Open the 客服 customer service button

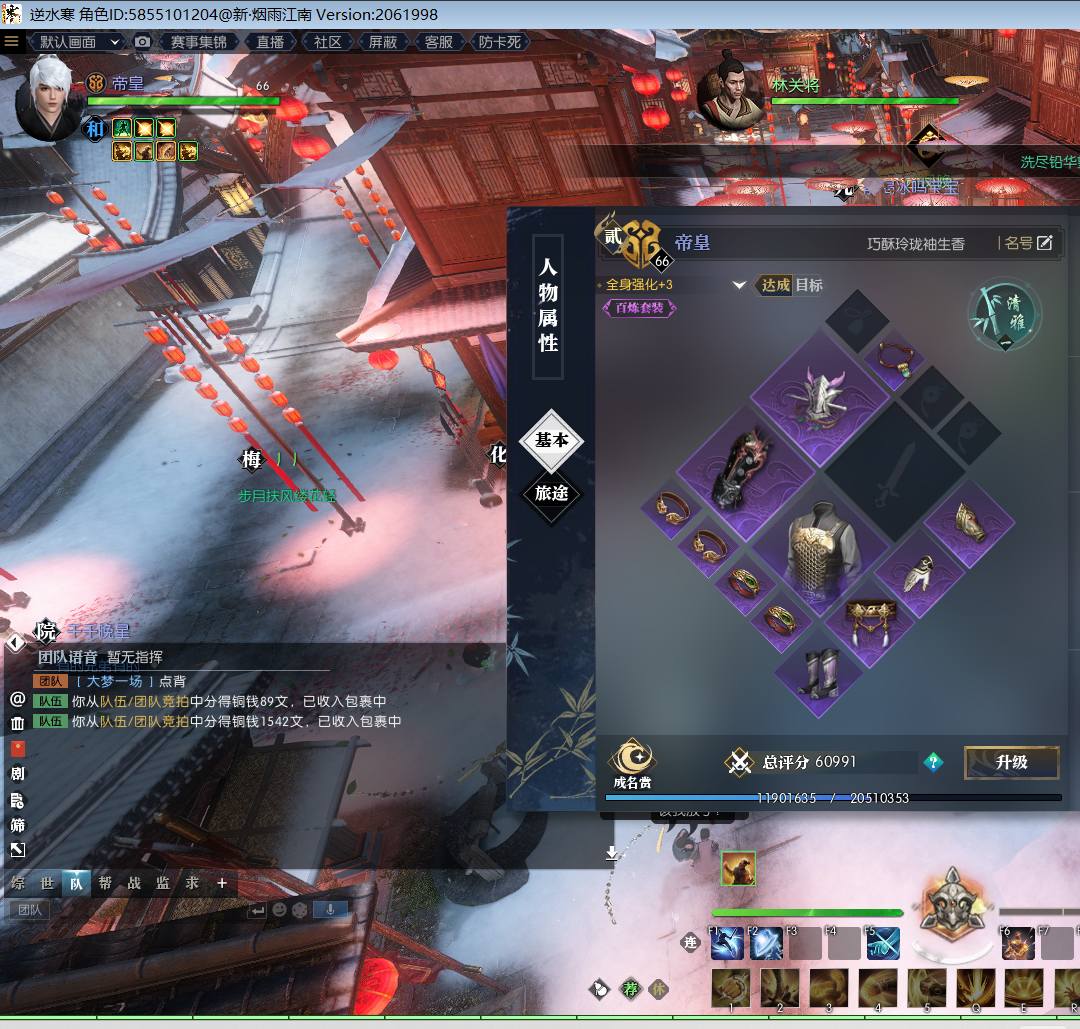[x=439, y=42]
